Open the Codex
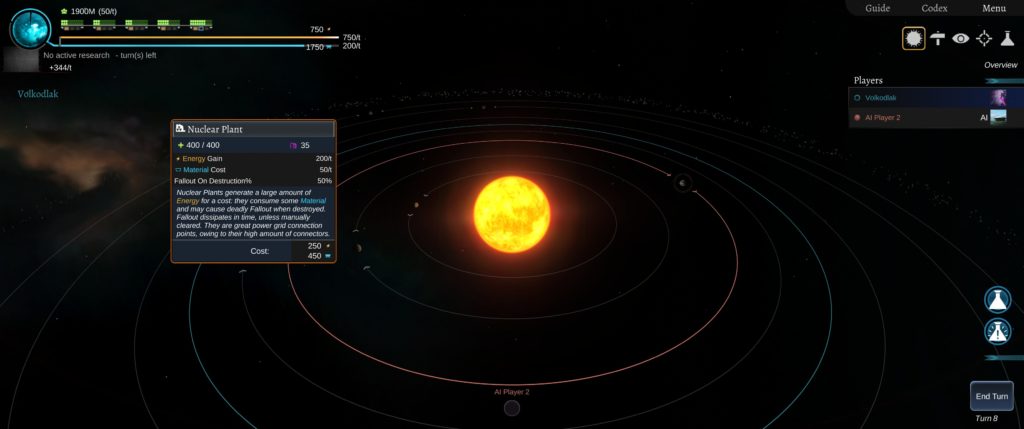This screenshot has width=1024, height=429. pyautogui.click(x=934, y=8)
